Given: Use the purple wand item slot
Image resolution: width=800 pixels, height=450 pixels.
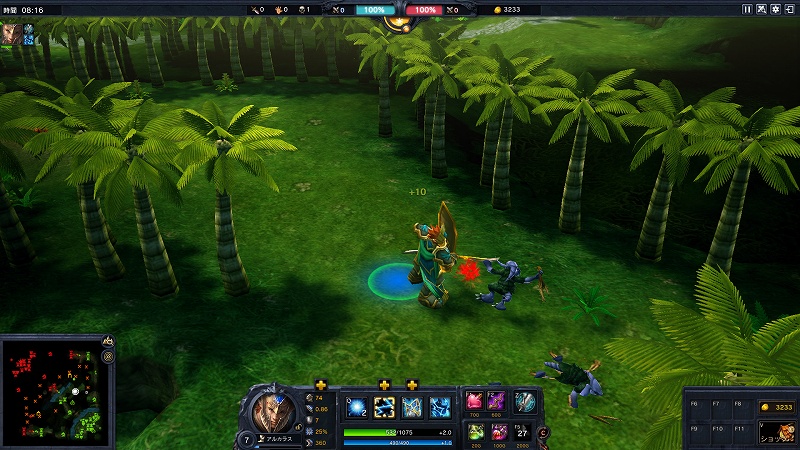Looking at the screenshot, I should [497, 400].
